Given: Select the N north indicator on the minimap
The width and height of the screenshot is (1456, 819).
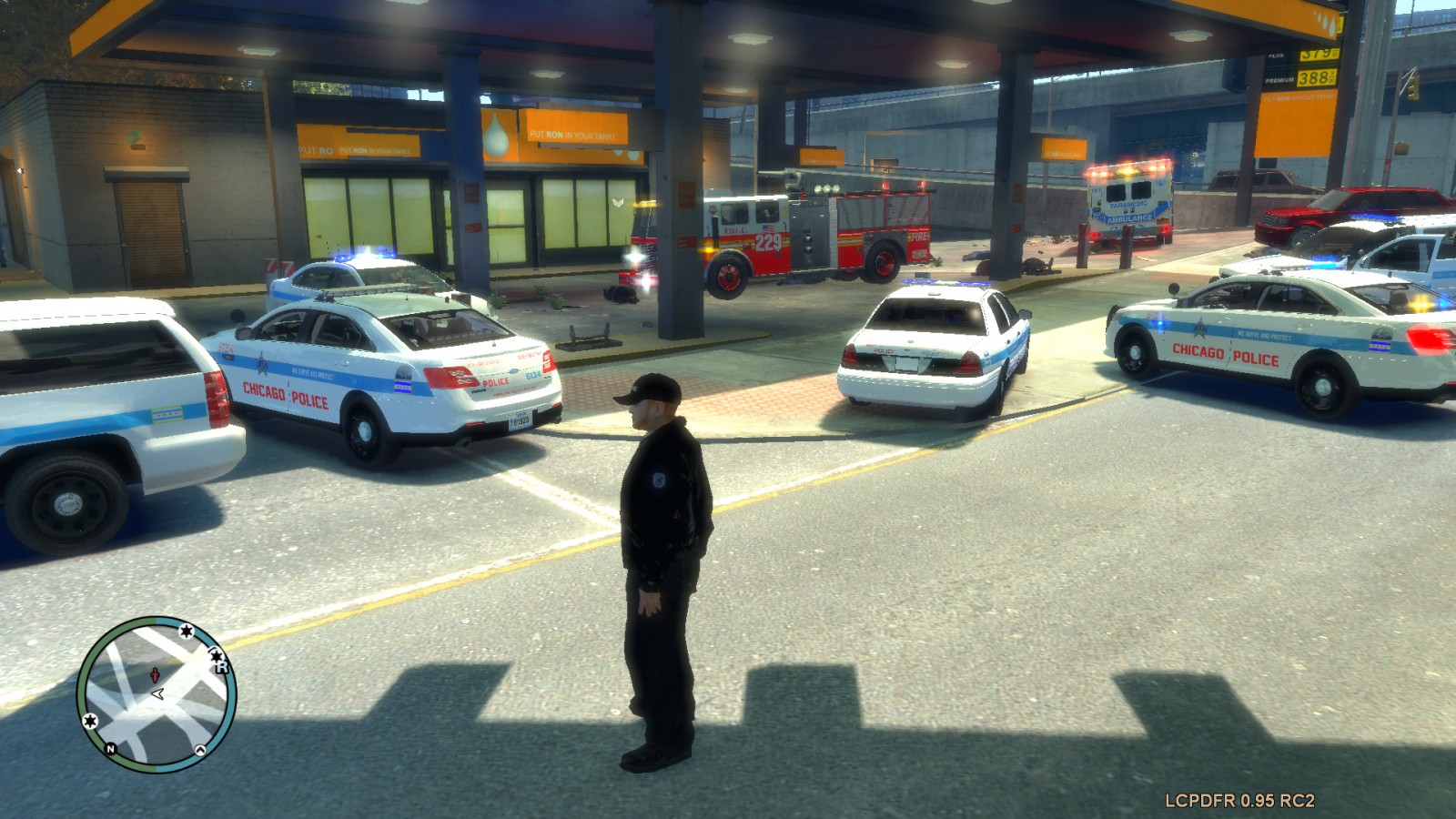Looking at the screenshot, I should pos(110,749).
